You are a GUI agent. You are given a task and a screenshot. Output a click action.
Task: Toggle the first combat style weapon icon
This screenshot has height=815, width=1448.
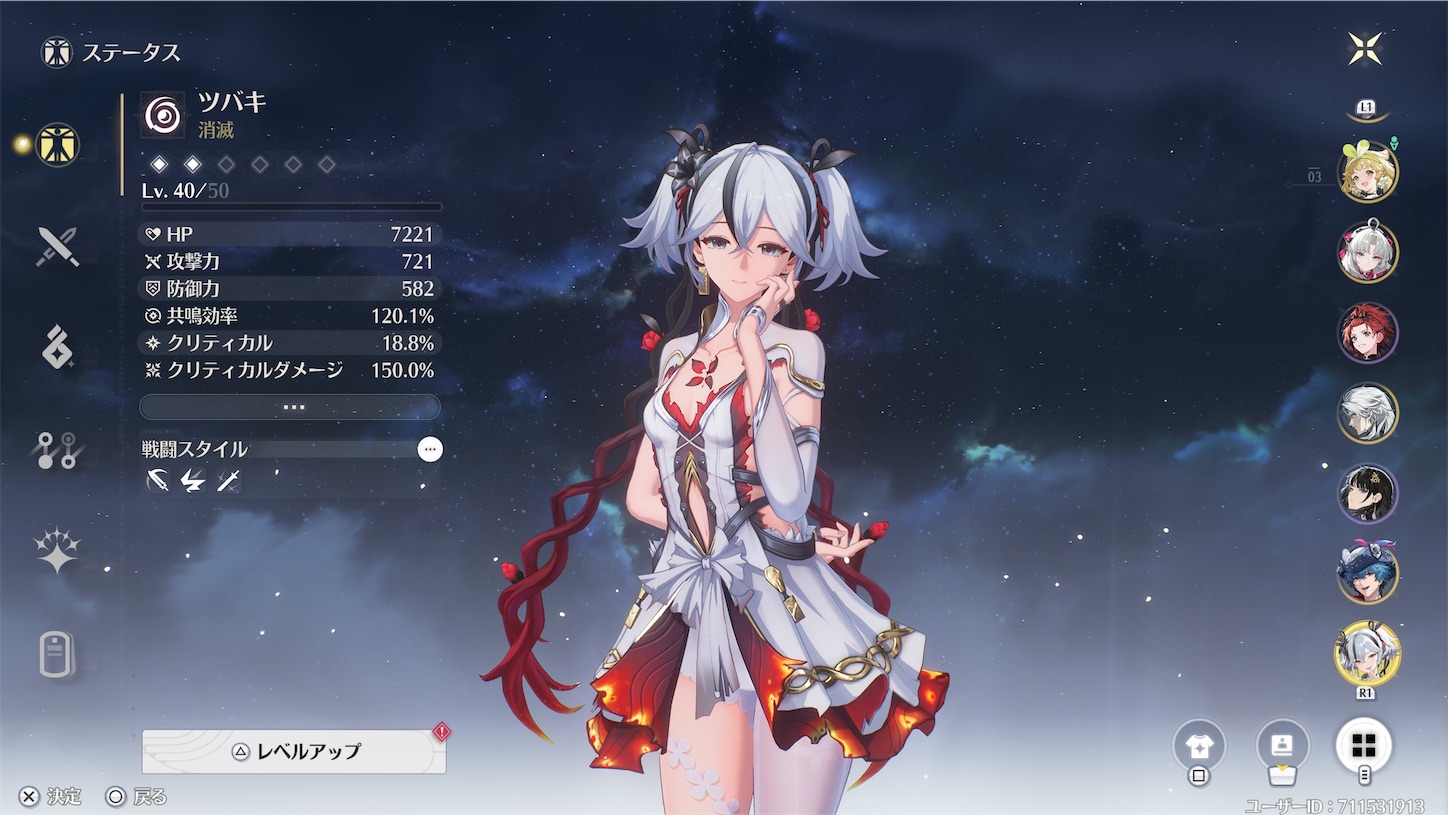pyautogui.click(x=155, y=481)
